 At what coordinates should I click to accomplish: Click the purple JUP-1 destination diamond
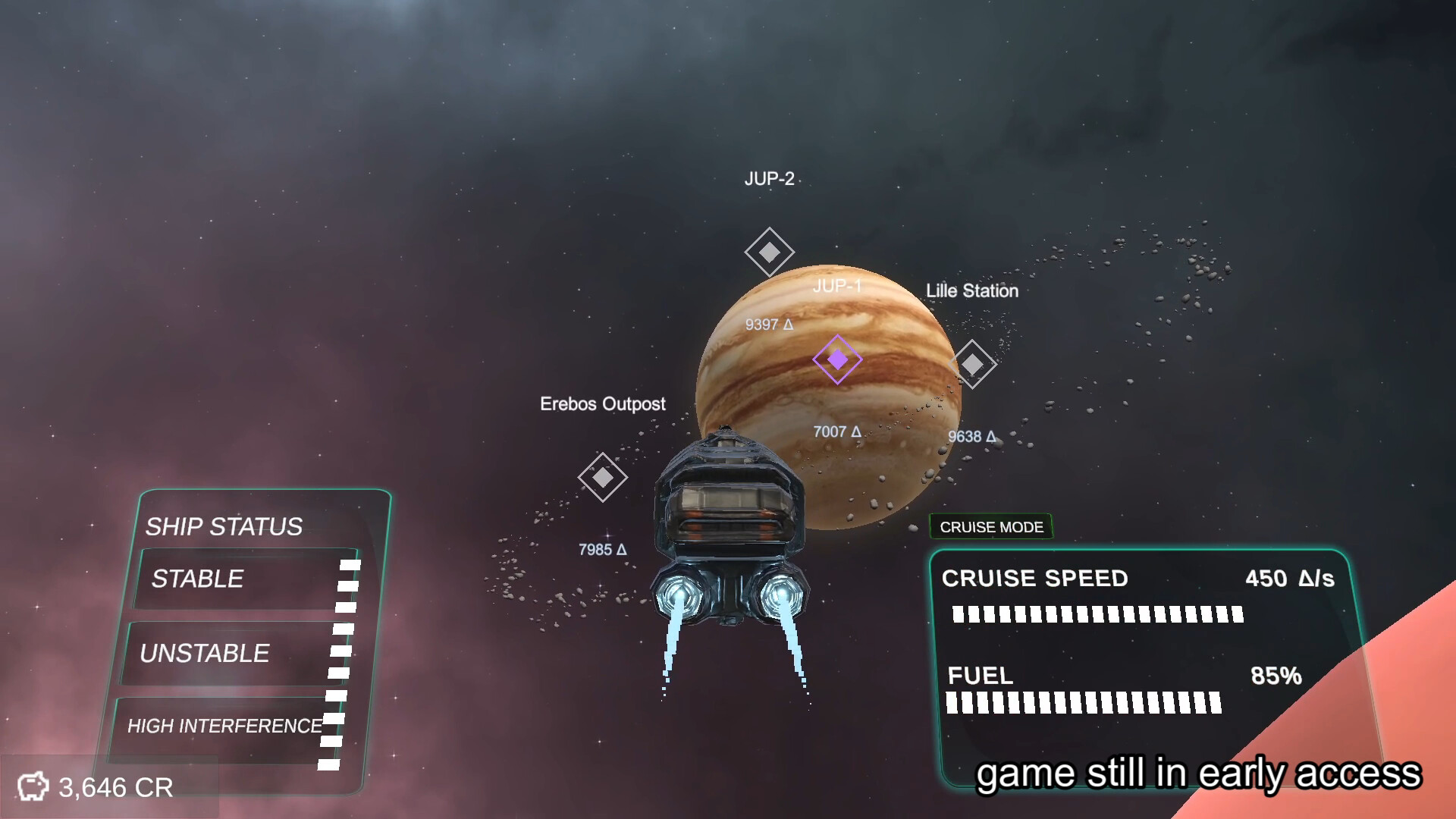pos(836,361)
